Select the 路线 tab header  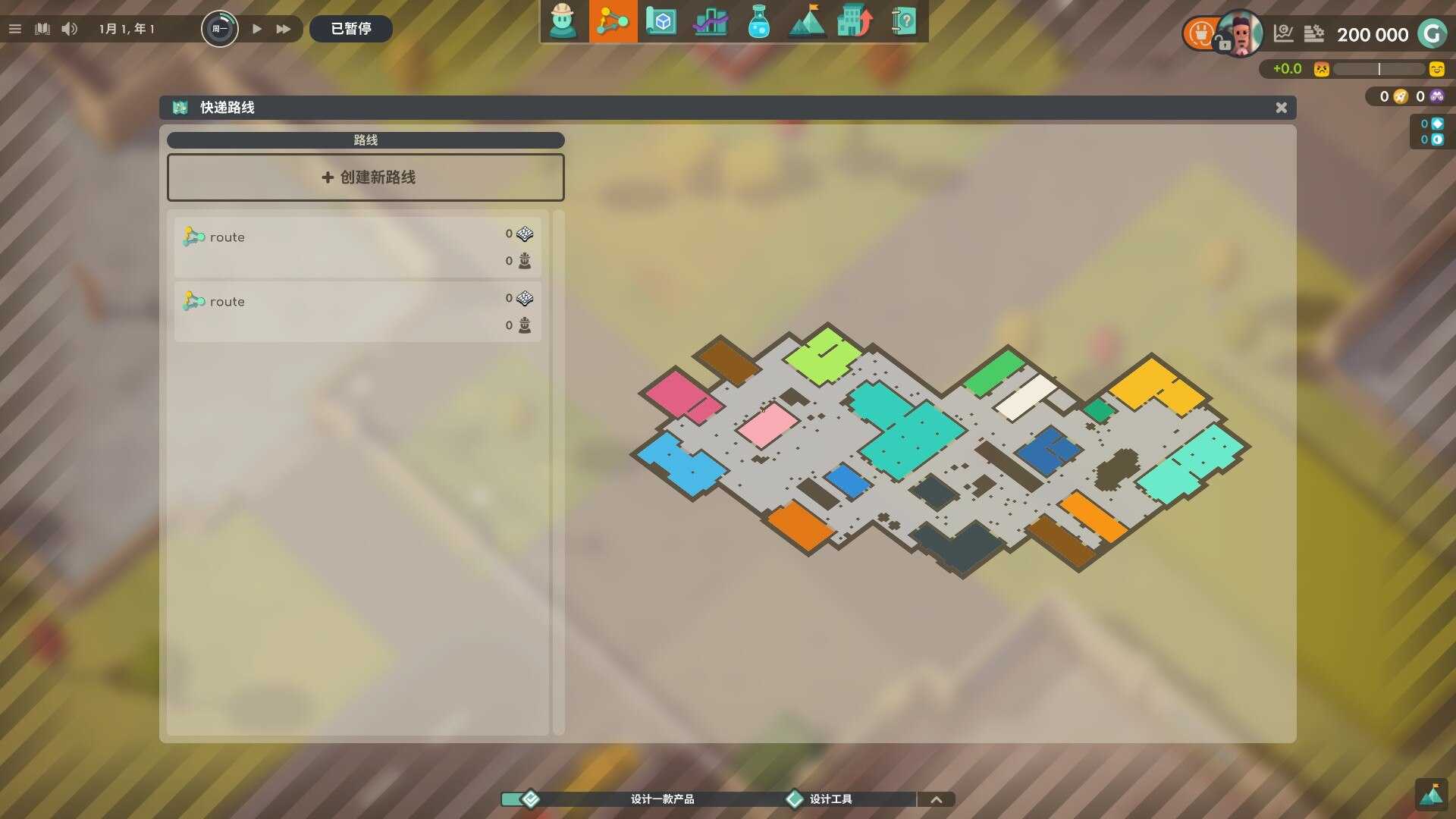[366, 140]
